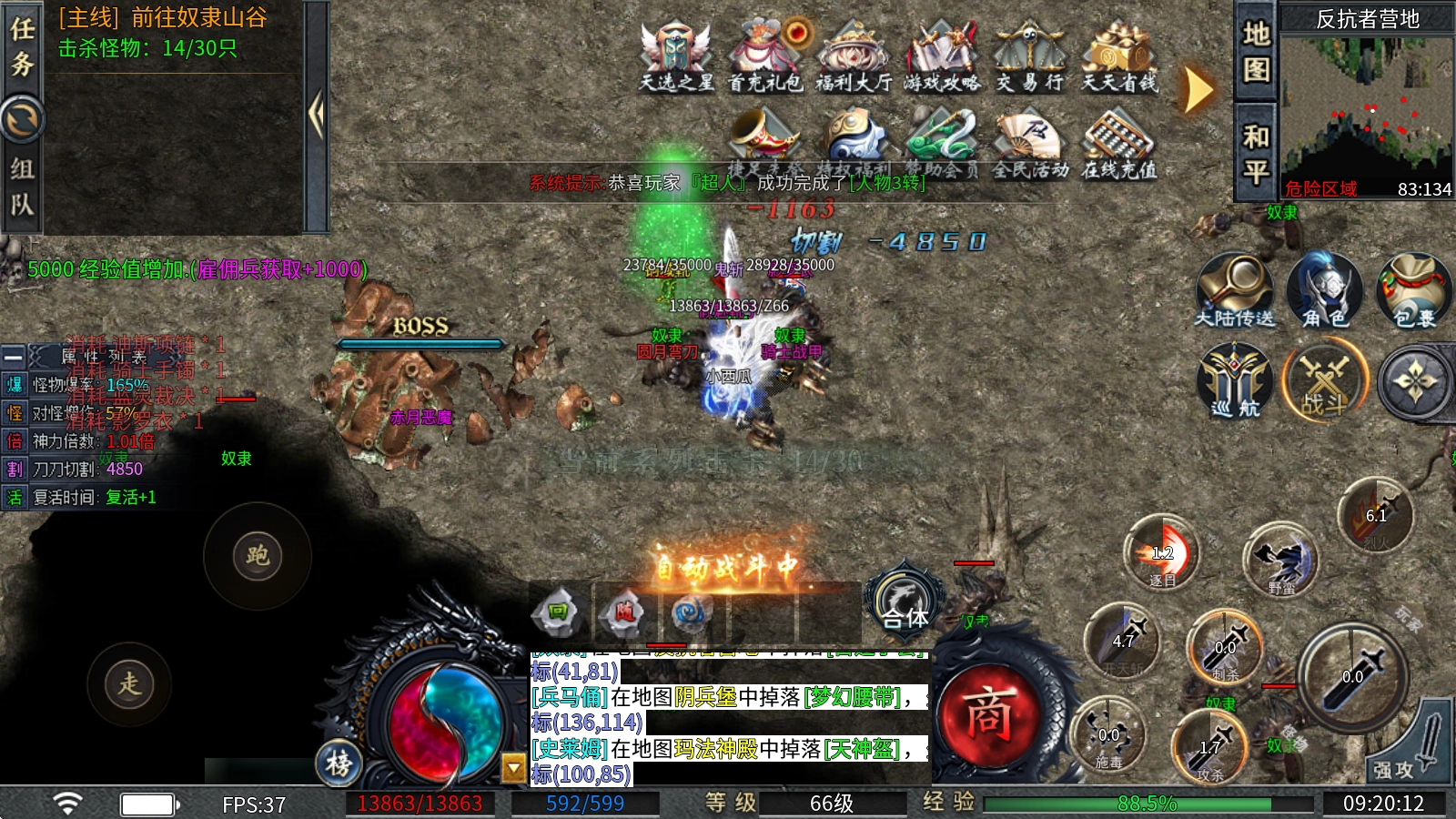Open the 角色 character sheet
This screenshot has height=819, width=1456.
[1325, 289]
